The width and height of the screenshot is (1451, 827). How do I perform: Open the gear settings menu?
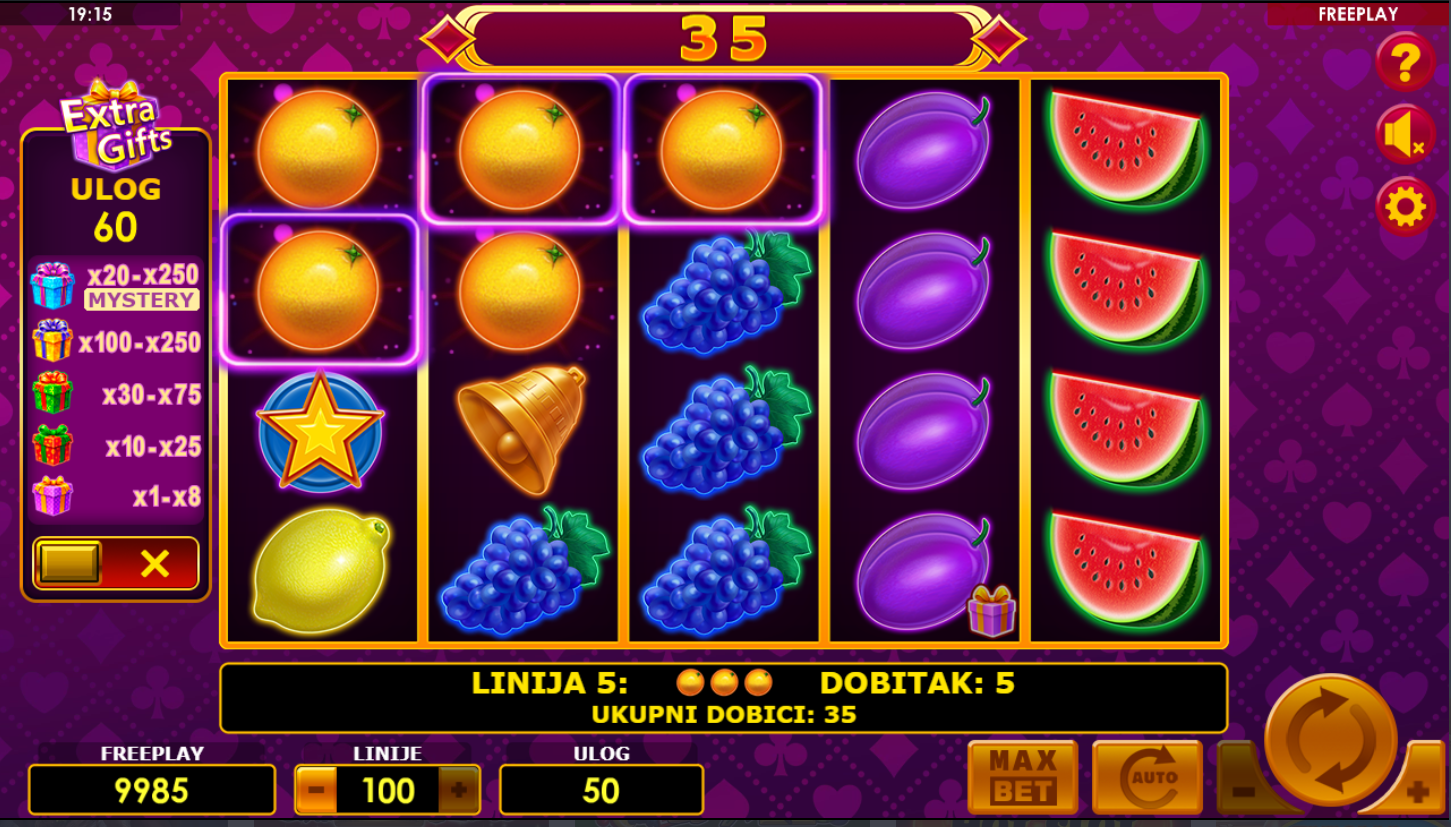click(x=1405, y=208)
